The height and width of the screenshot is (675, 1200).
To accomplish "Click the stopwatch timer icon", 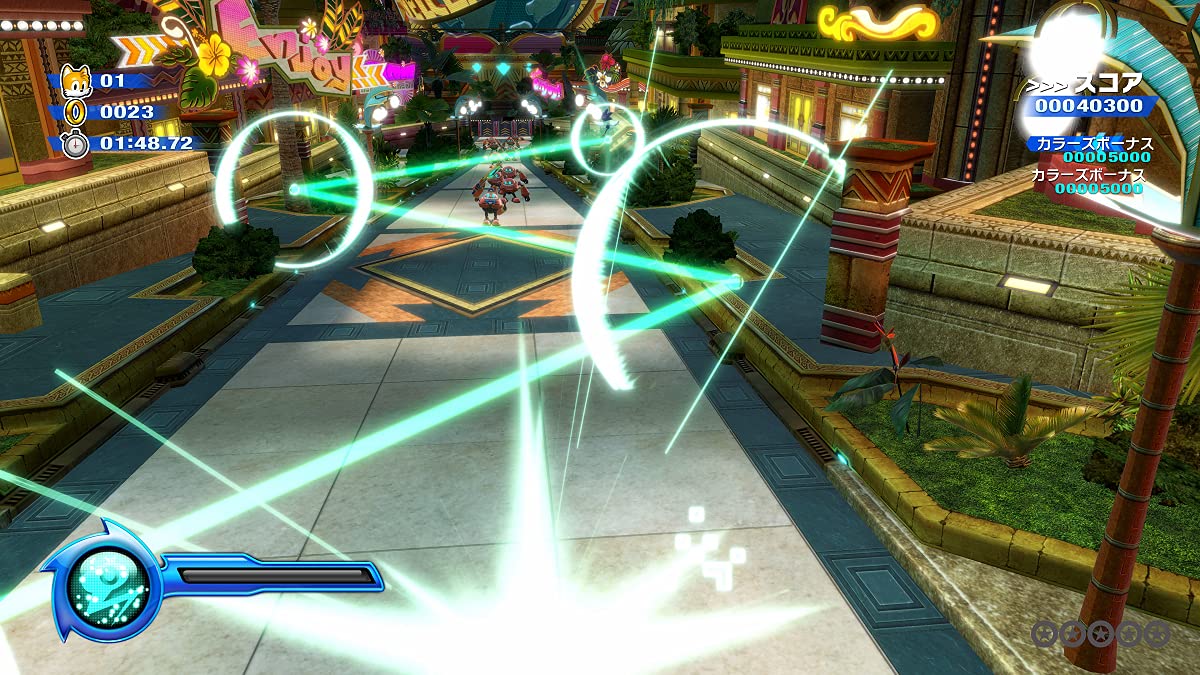I will pos(76,143).
